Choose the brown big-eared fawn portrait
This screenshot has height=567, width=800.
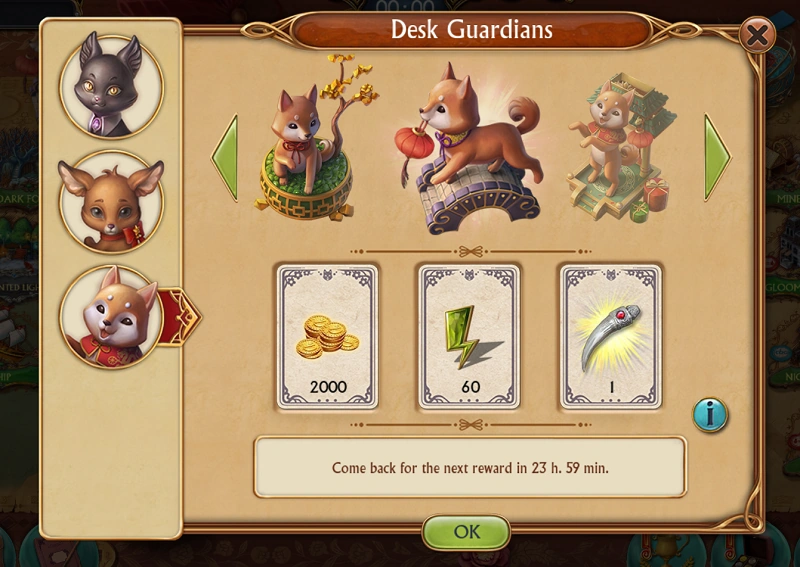click(110, 203)
